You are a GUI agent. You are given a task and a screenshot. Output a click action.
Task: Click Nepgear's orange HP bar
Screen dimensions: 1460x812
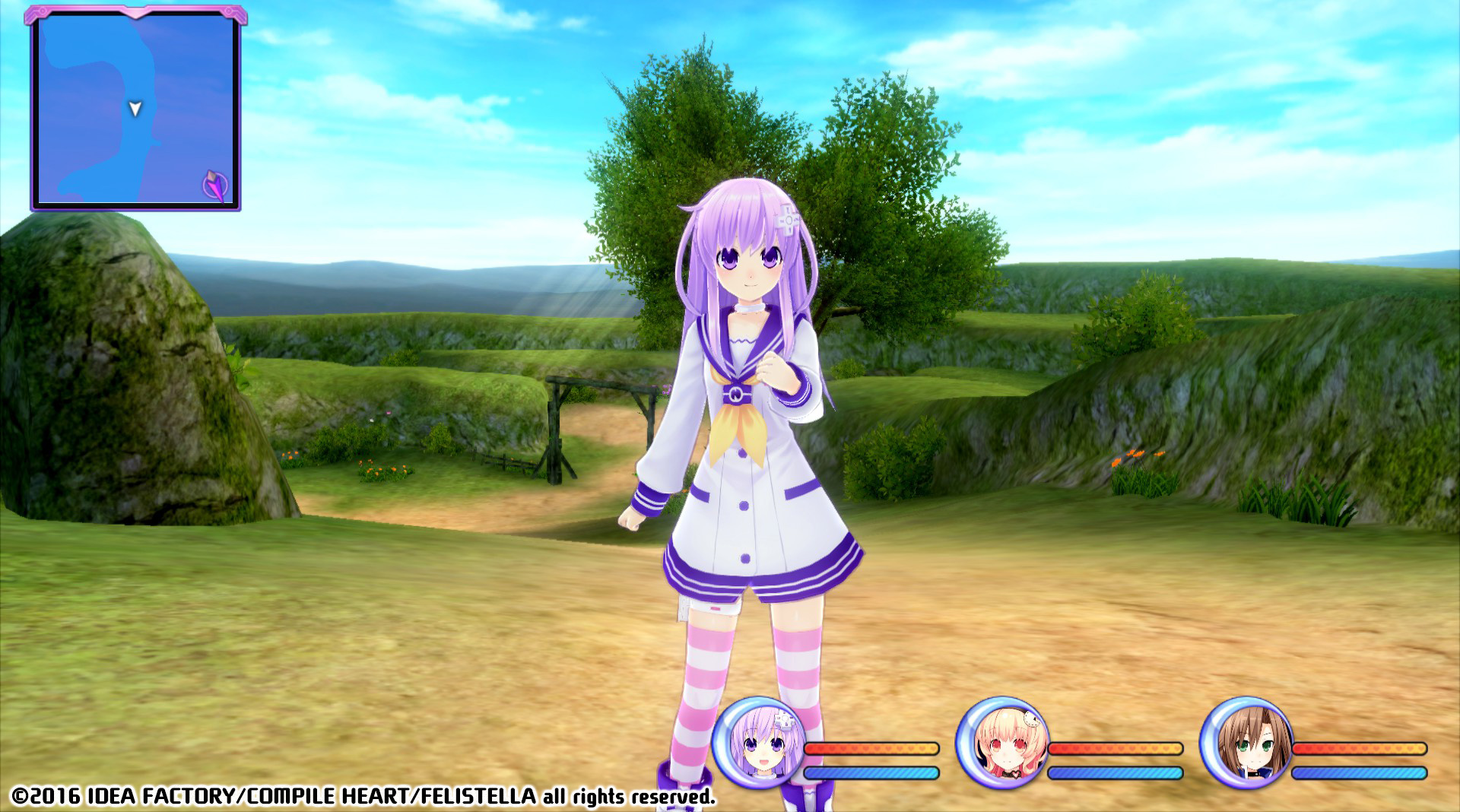pyautogui.click(x=874, y=747)
